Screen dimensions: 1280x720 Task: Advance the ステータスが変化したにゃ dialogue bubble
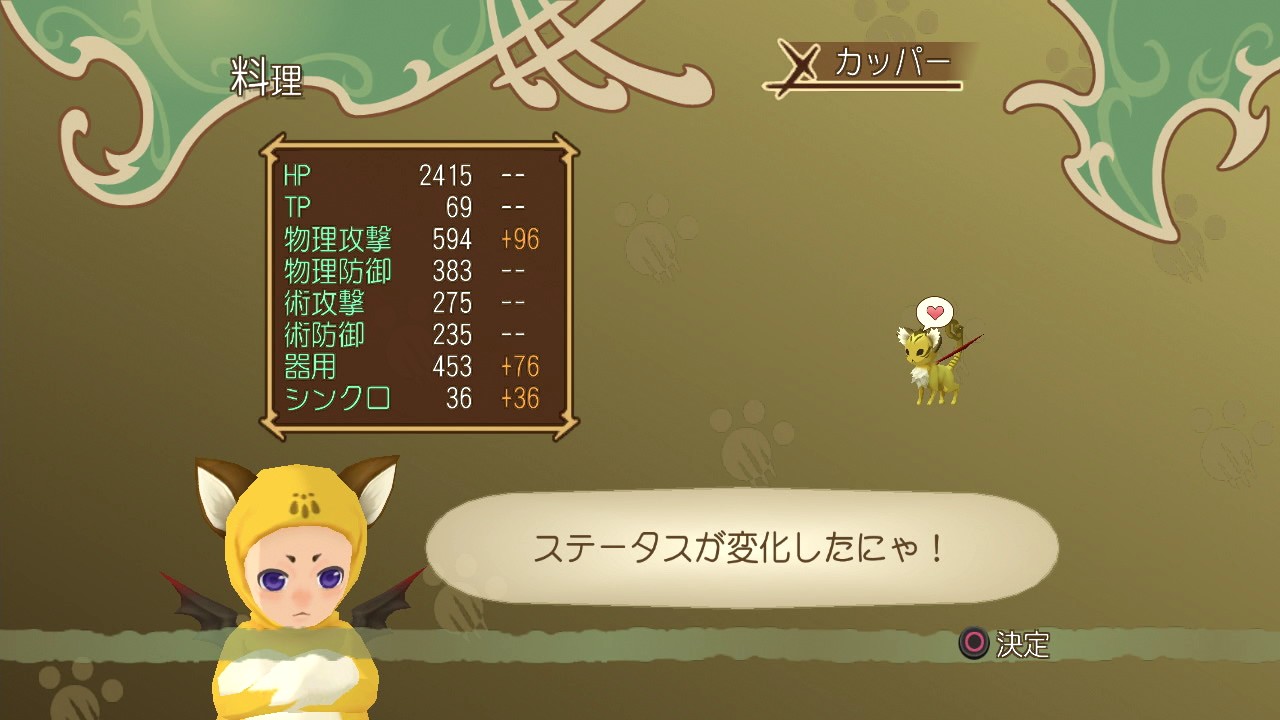click(741, 548)
